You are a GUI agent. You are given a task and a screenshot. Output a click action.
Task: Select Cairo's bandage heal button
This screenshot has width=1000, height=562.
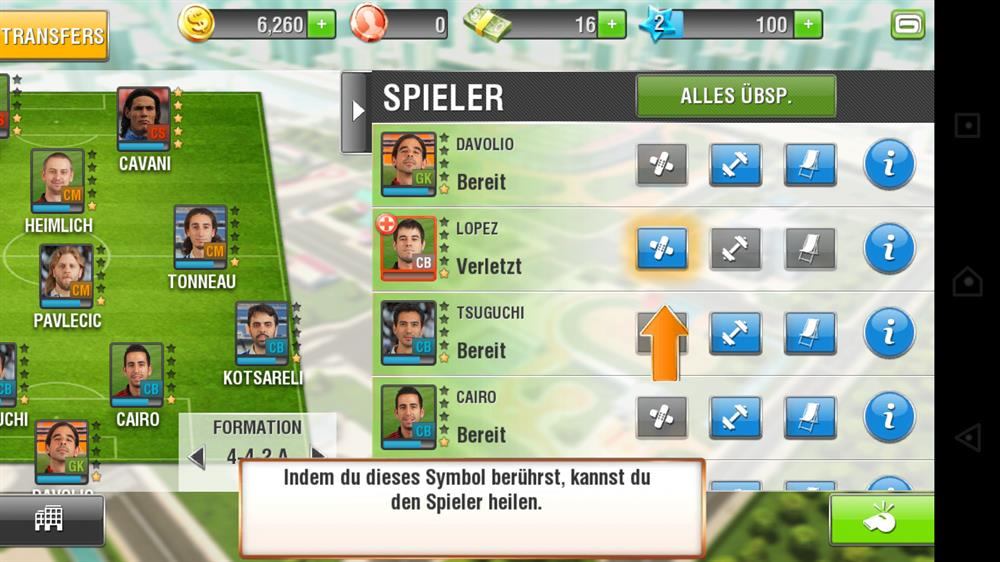point(662,417)
